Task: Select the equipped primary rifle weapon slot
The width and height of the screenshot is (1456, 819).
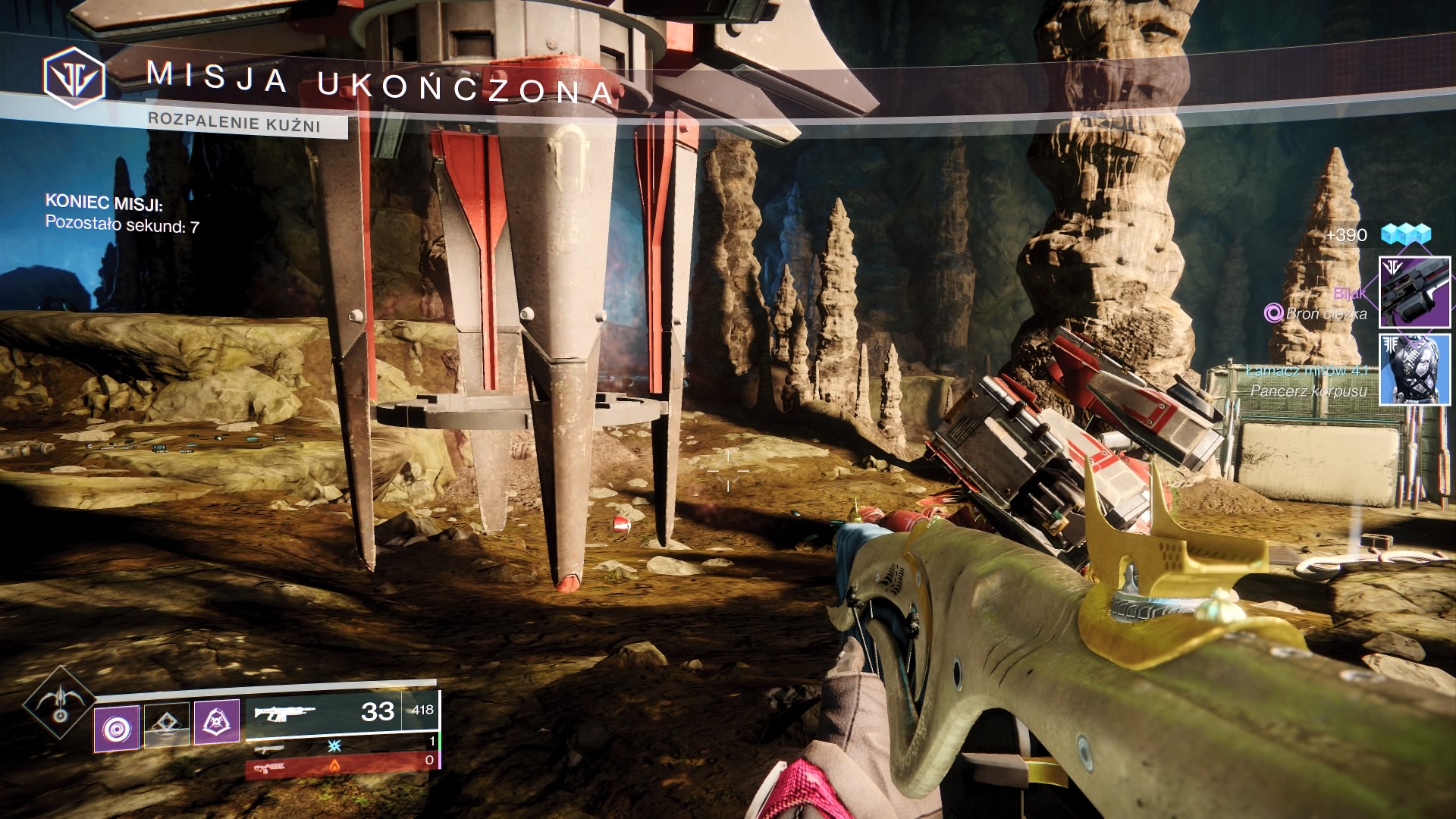Action: (x=341, y=713)
